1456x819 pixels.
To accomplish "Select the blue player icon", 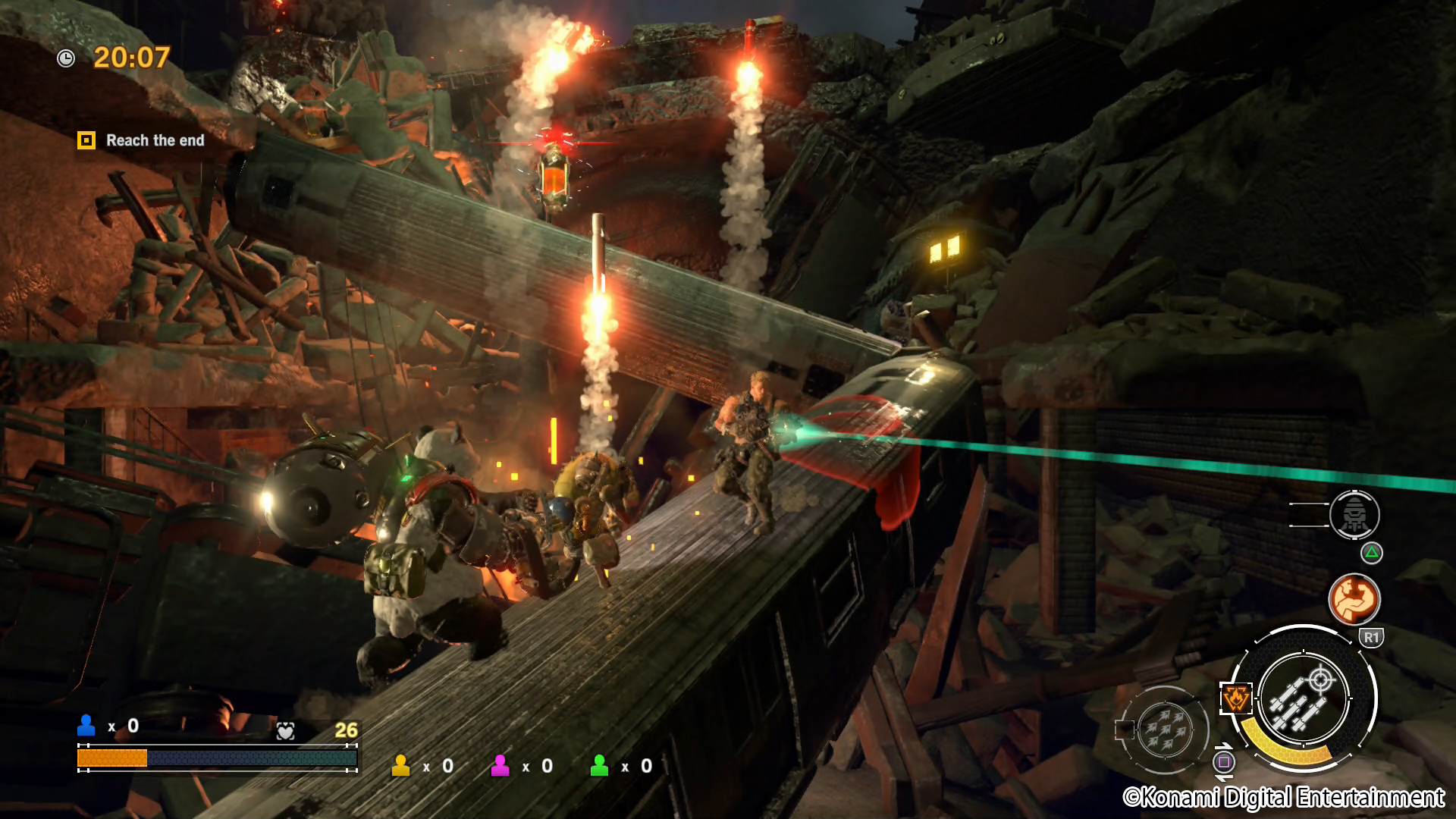I will point(86,726).
